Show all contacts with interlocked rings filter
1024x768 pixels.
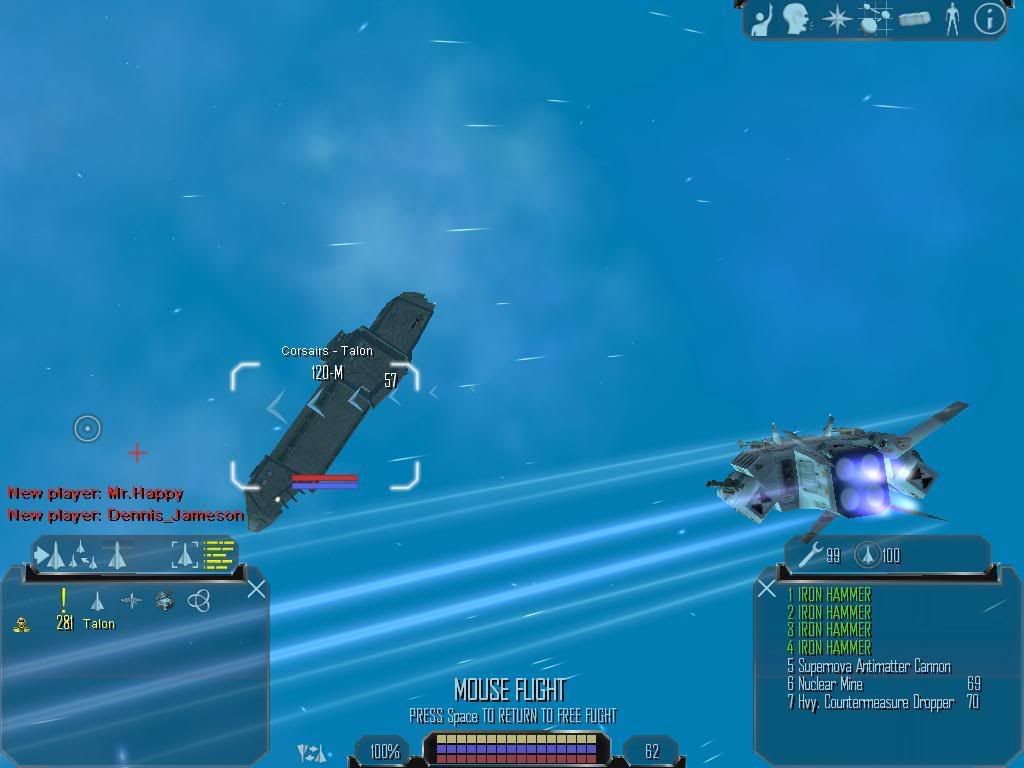point(199,600)
